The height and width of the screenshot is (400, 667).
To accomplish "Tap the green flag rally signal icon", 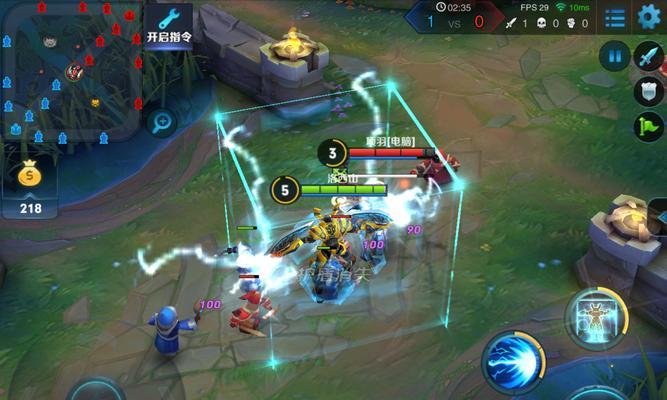I will click(648, 126).
